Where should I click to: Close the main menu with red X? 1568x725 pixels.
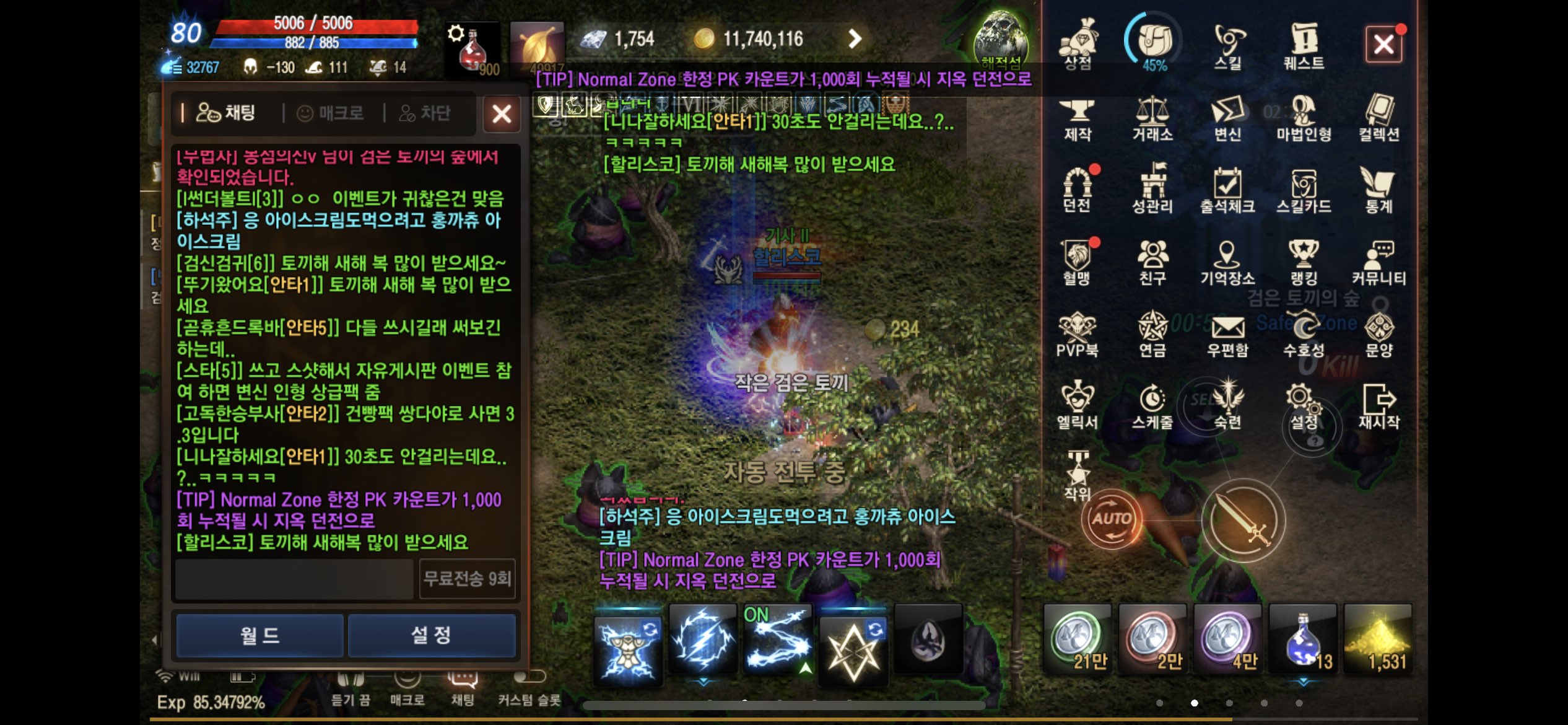click(1383, 45)
